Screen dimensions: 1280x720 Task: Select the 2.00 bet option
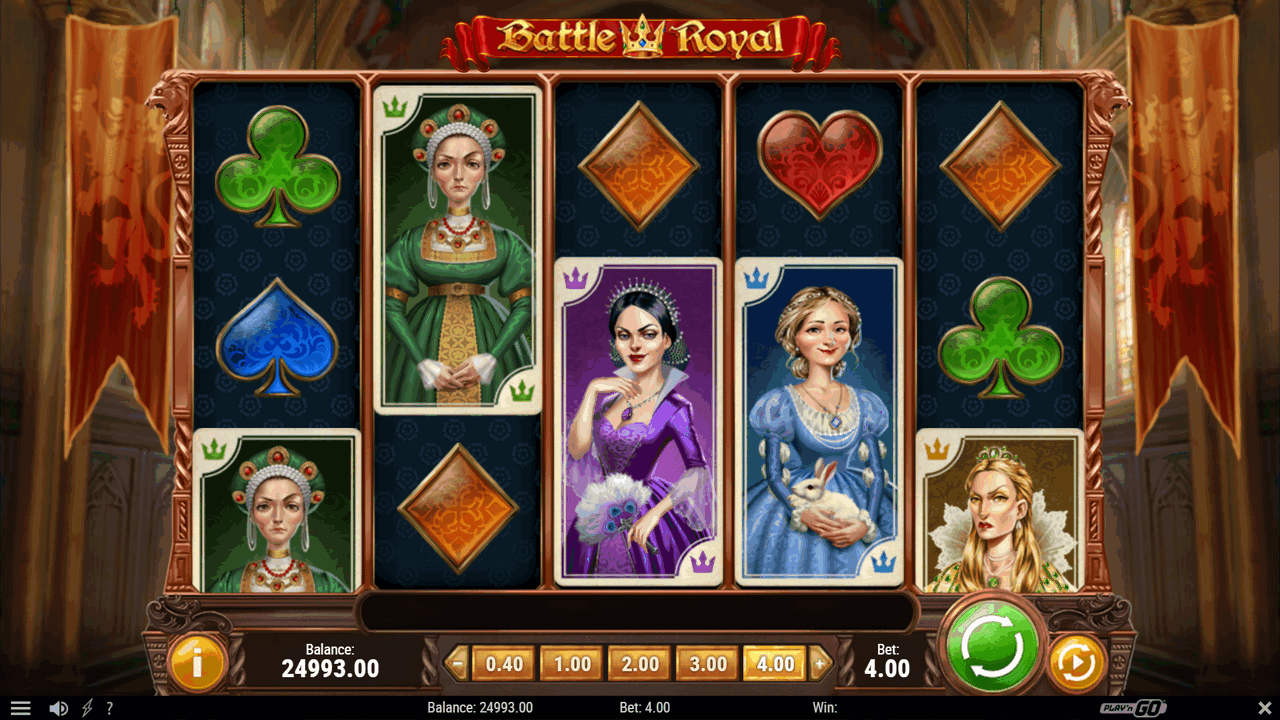pyautogui.click(x=640, y=664)
